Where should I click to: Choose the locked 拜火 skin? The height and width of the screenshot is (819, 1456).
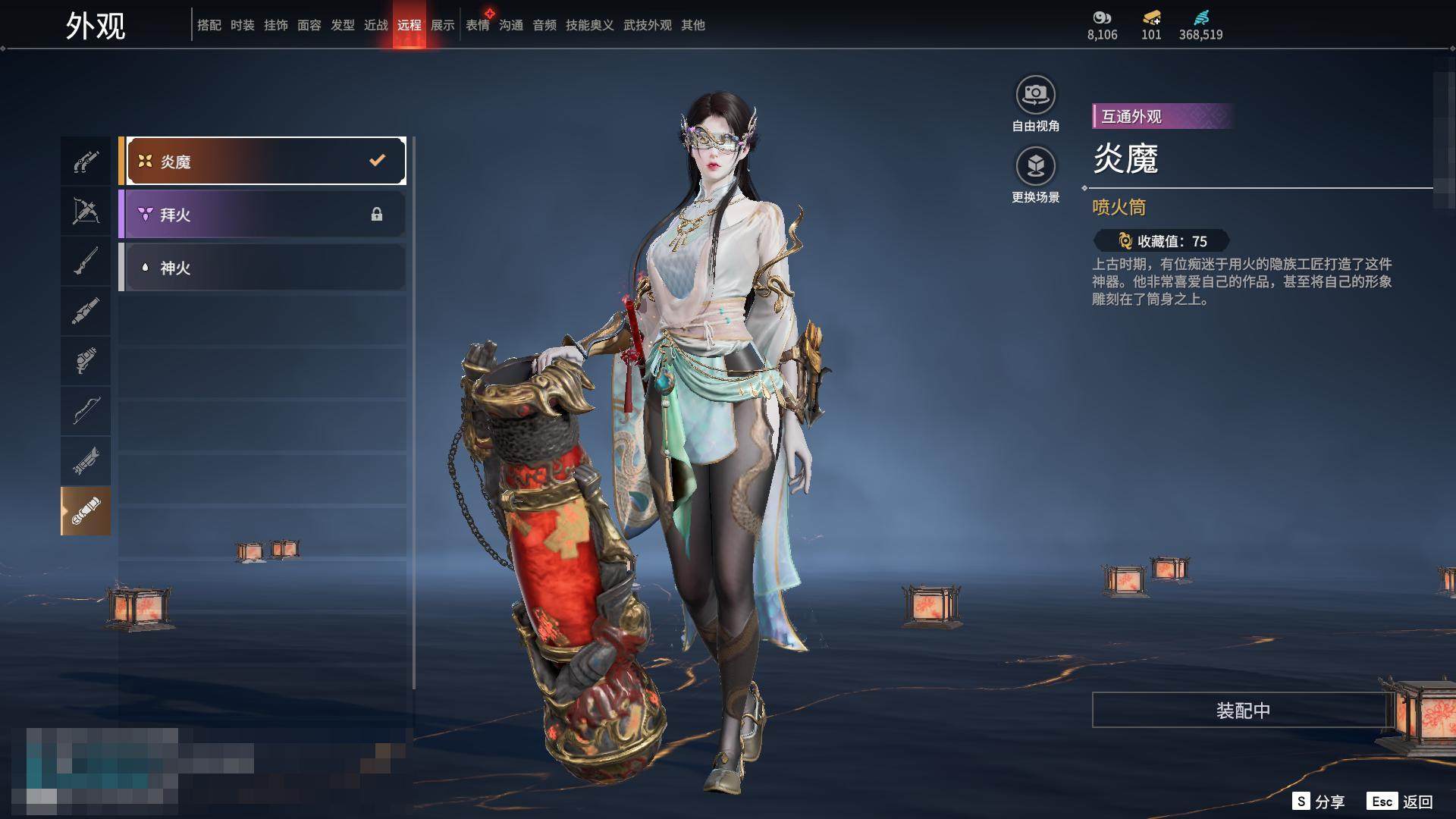point(262,215)
